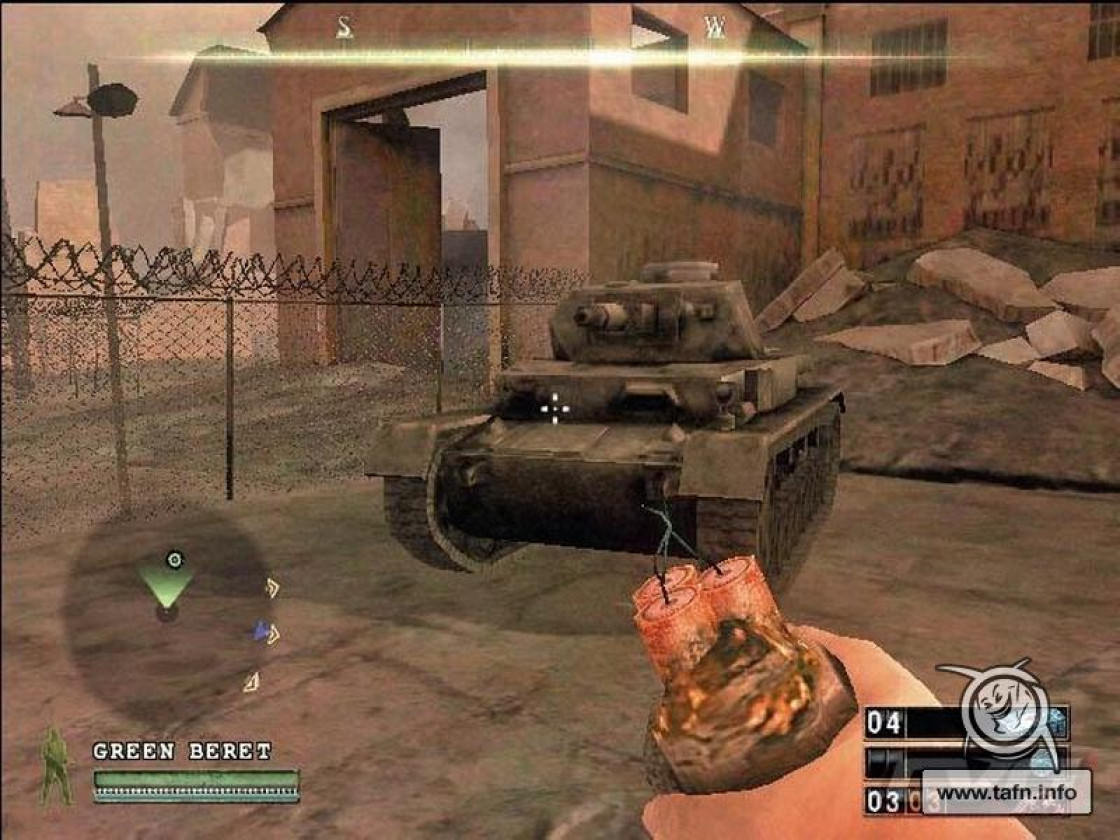Click the ringed objective marker on radar
The image size is (1120, 840).
(x=175, y=559)
